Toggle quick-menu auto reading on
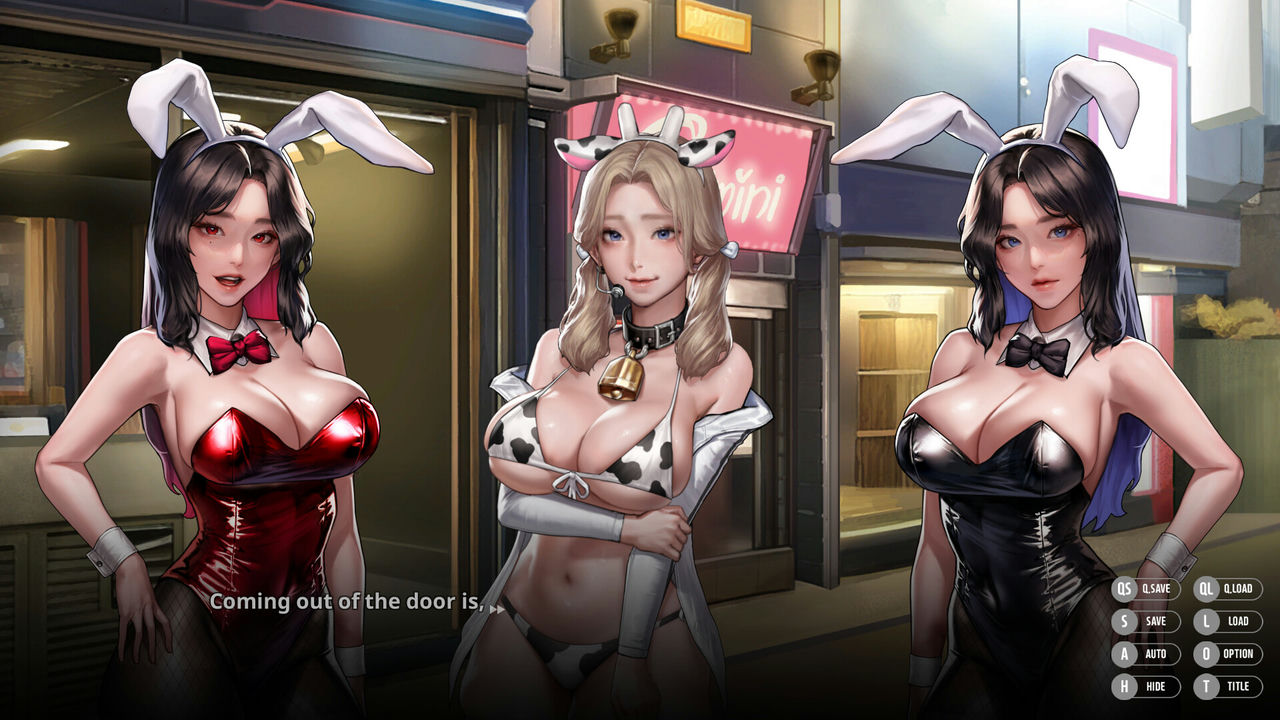The image size is (1280, 720). point(1139,654)
